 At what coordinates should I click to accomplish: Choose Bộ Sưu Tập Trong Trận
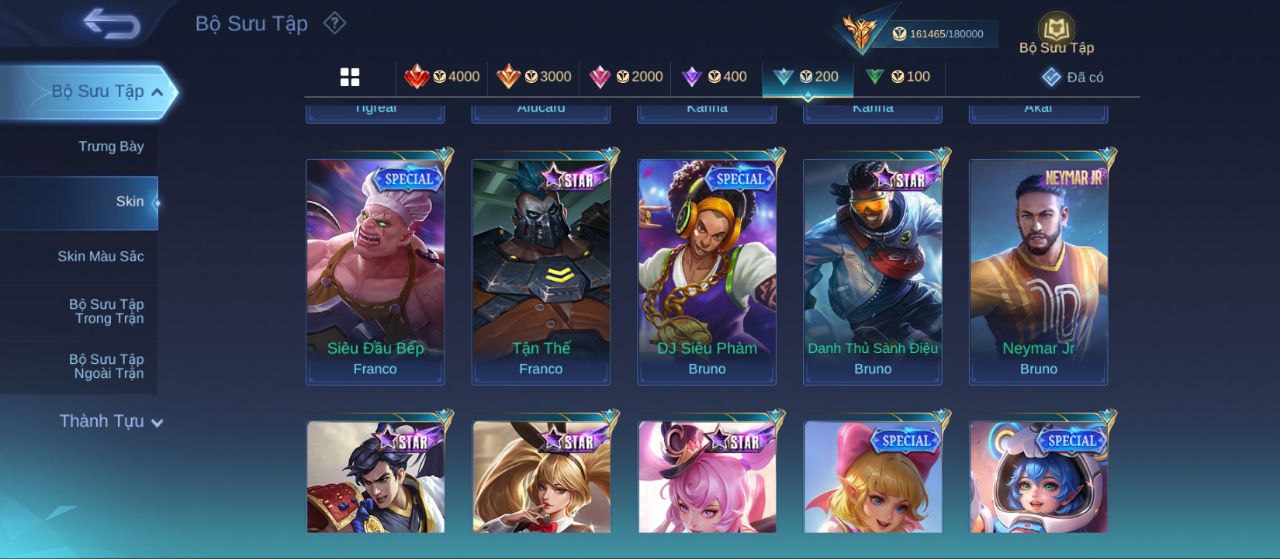(x=106, y=312)
